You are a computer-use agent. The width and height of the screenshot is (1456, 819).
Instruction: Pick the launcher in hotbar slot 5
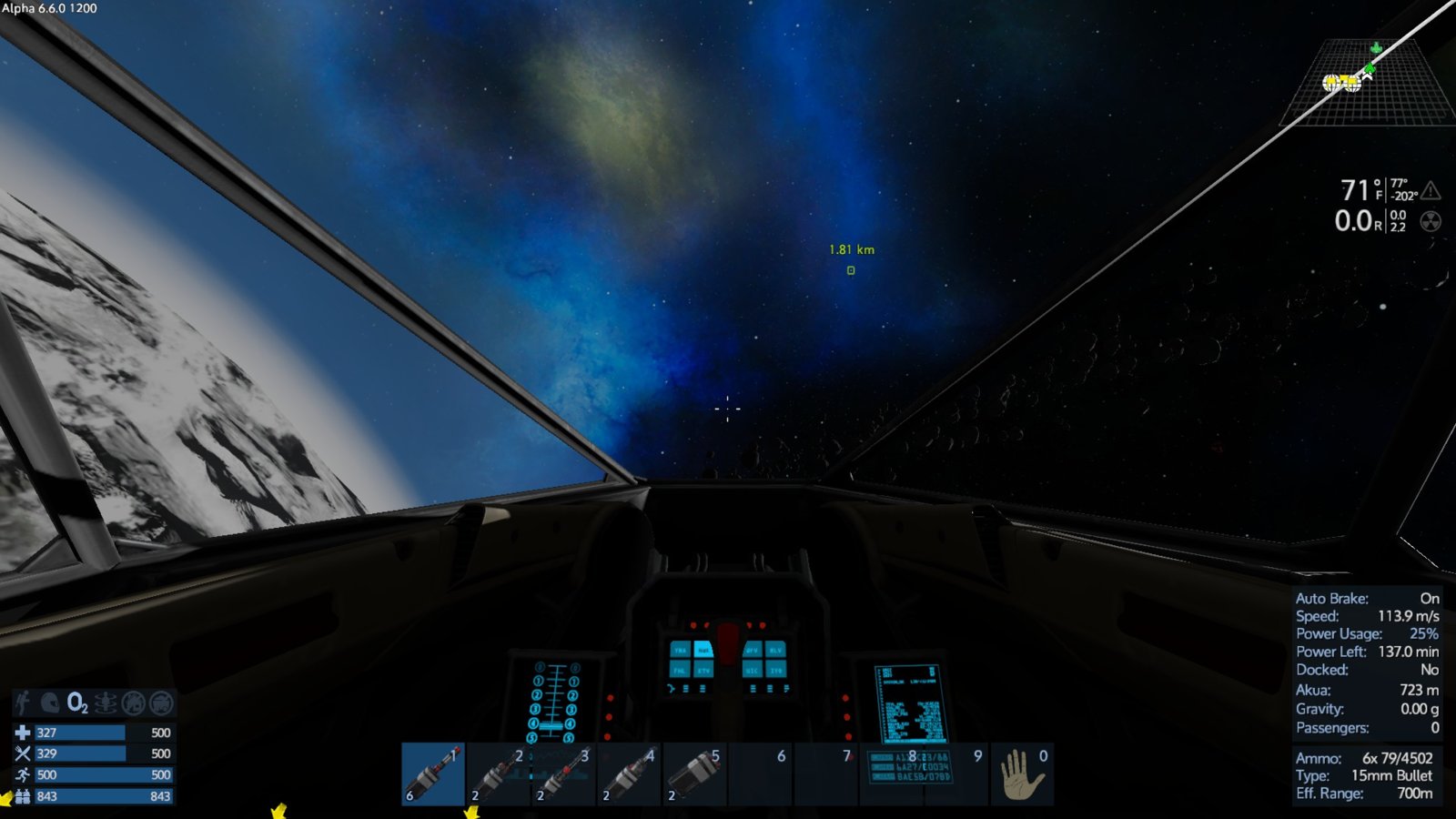point(695,773)
